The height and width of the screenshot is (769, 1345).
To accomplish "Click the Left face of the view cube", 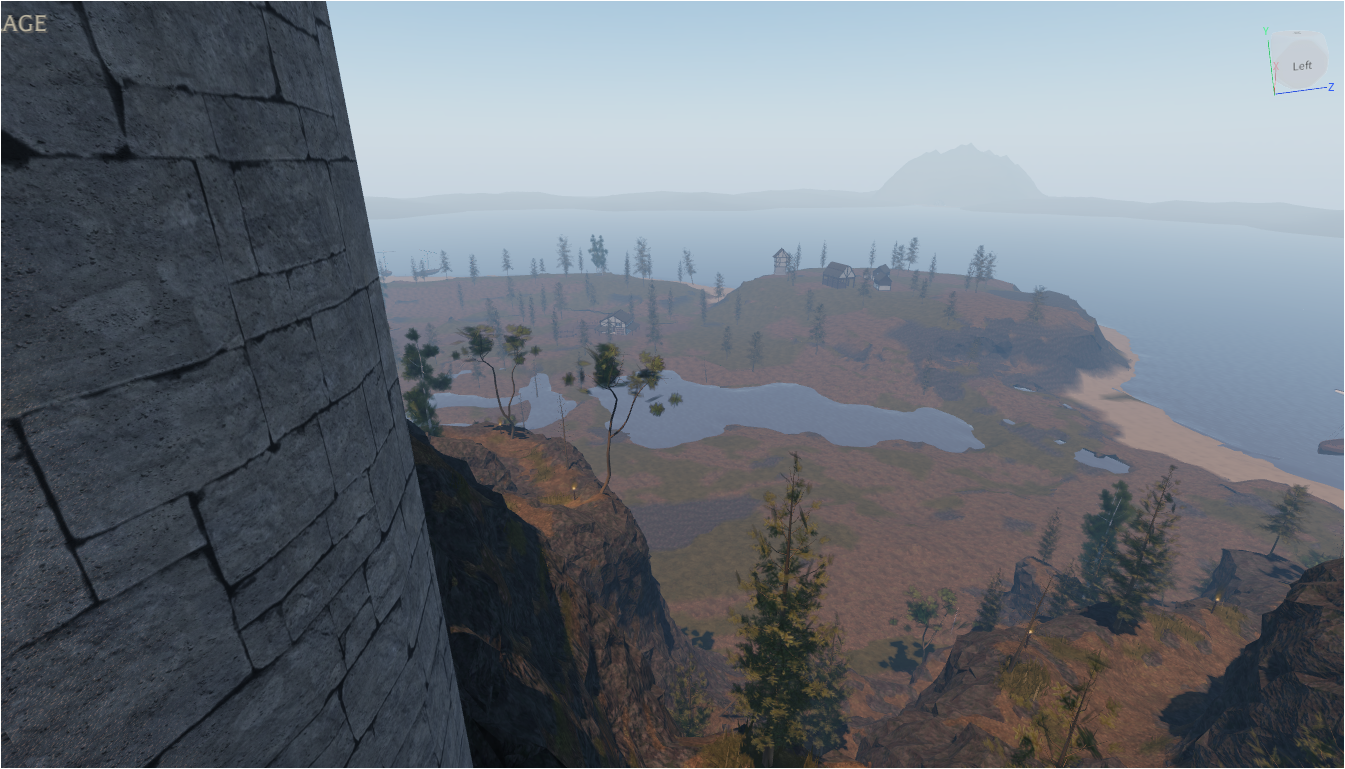I will [x=1301, y=66].
